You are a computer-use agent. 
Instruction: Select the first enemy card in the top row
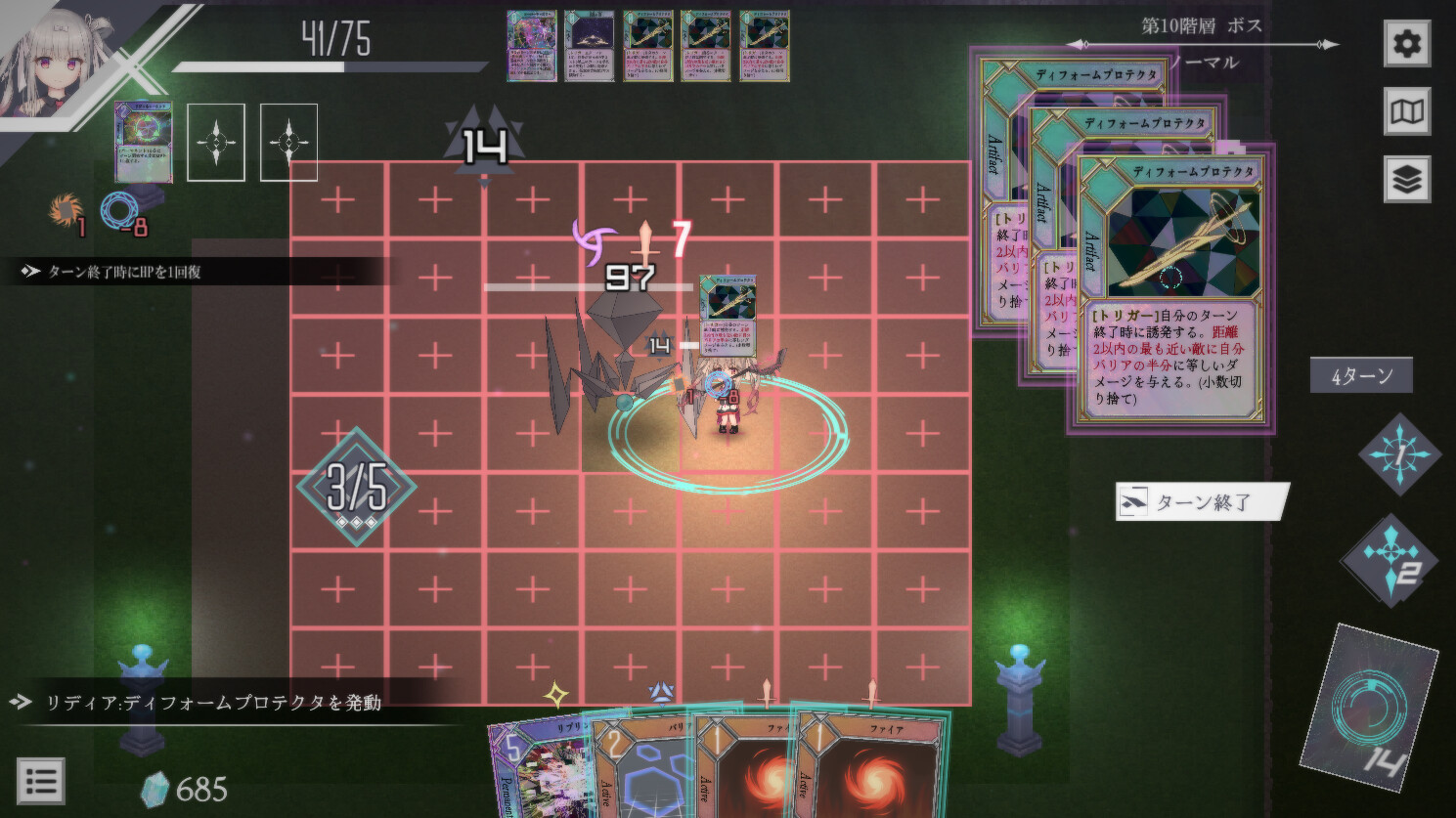(532, 47)
